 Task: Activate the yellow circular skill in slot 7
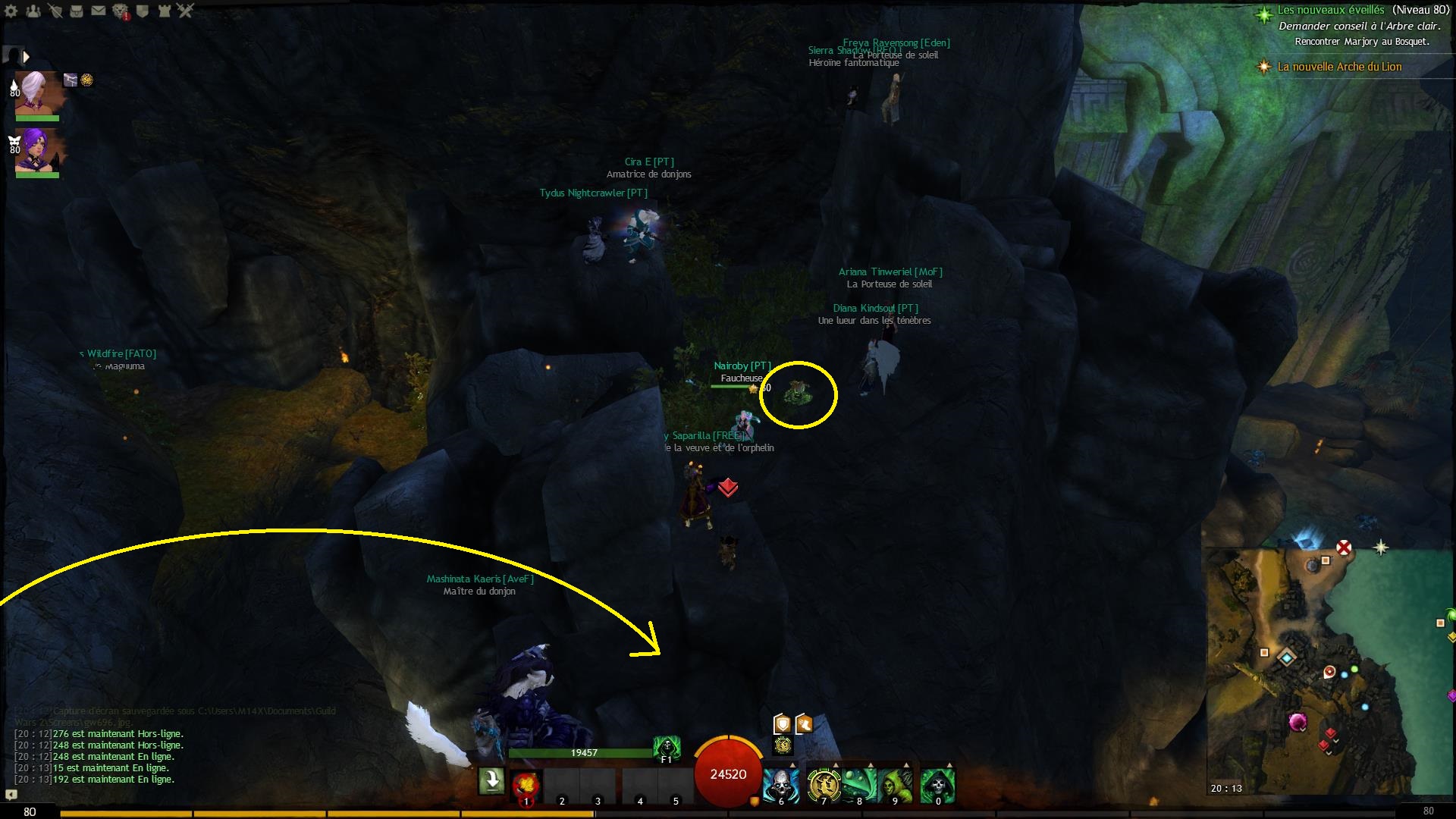[822, 785]
